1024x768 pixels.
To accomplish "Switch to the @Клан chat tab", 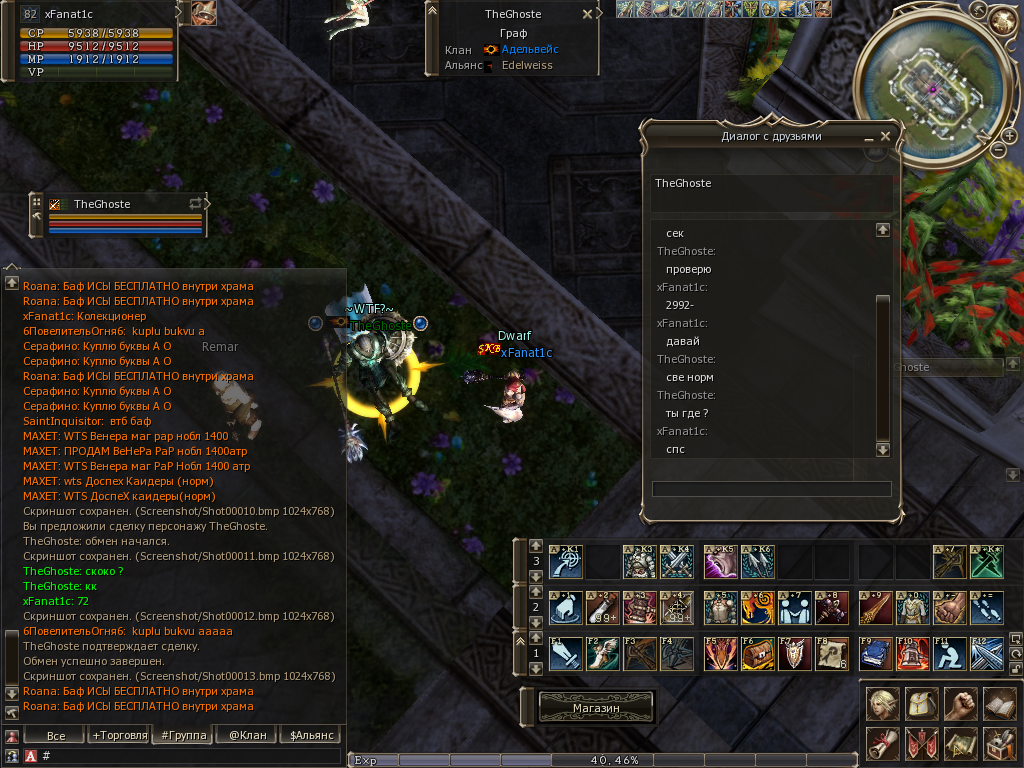I will pyautogui.click(x=246, y=735).
